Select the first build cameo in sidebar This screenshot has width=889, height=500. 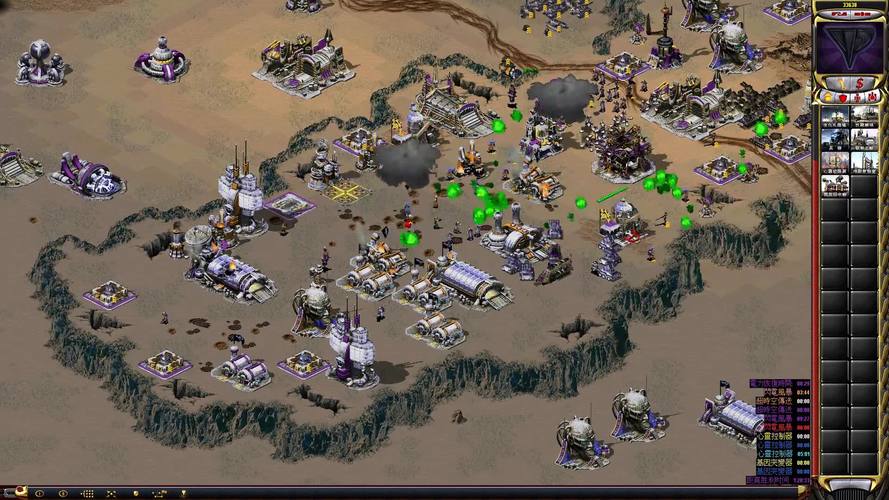coord(835,116)
